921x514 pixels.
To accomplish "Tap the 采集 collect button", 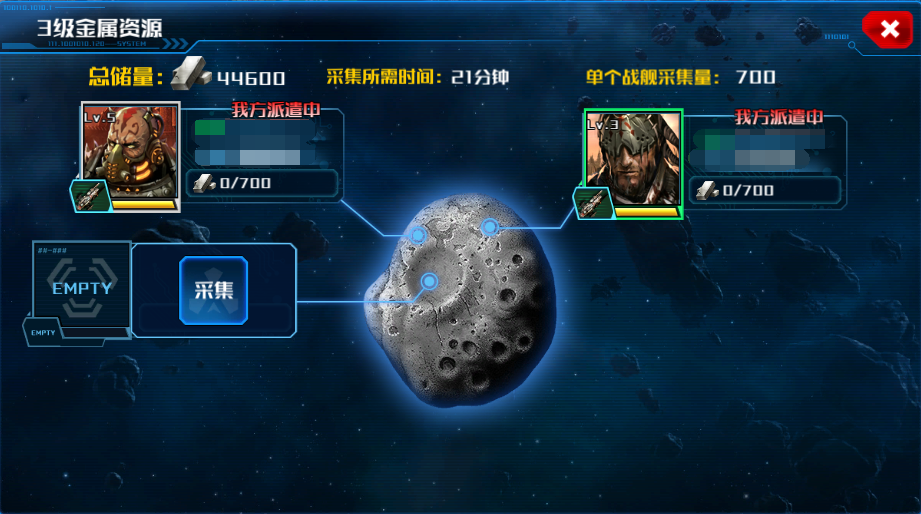I will coord(213,290).
